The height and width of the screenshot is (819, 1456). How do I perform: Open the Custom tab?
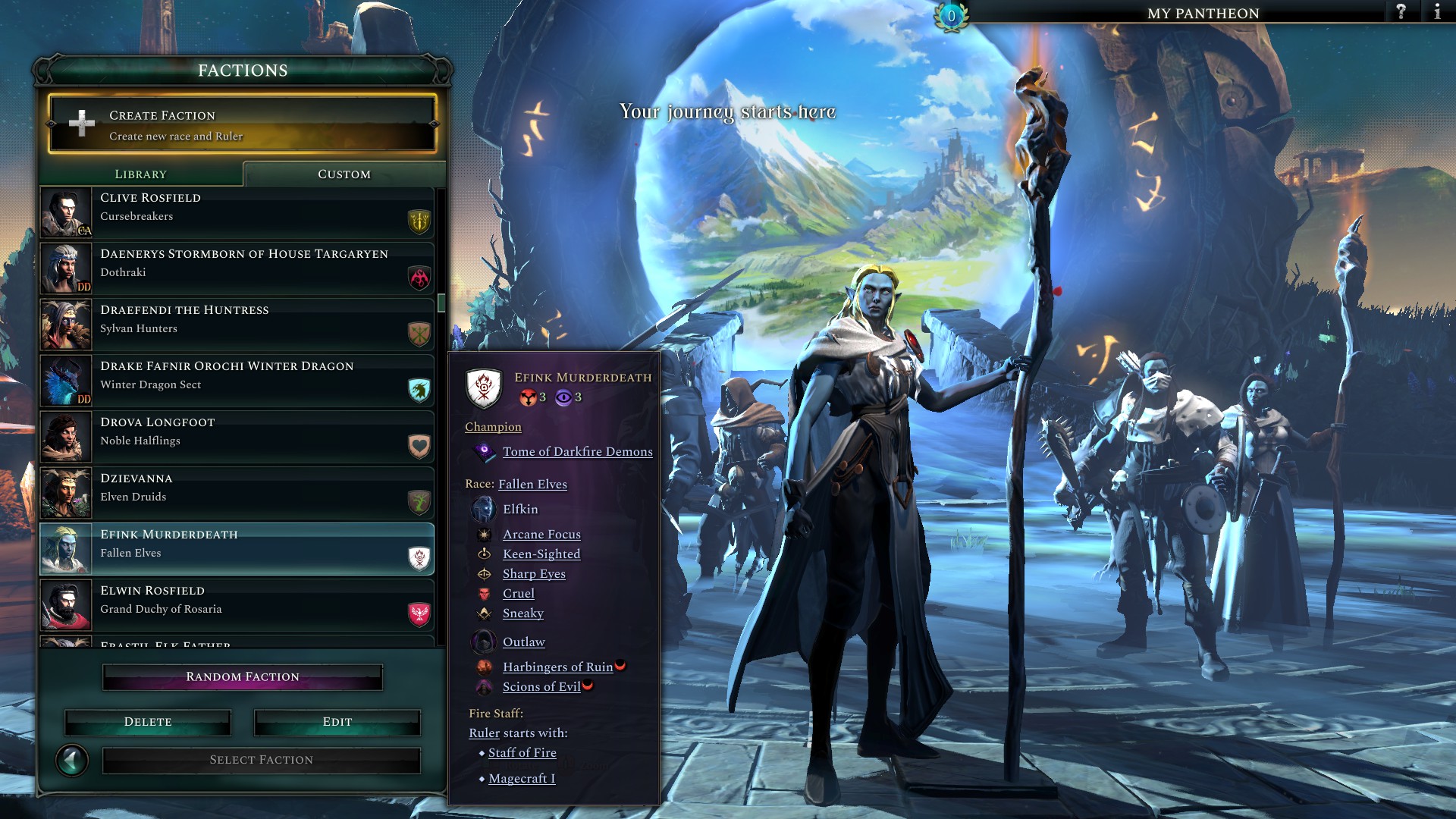pyautogui.click(x=343, y=174)
